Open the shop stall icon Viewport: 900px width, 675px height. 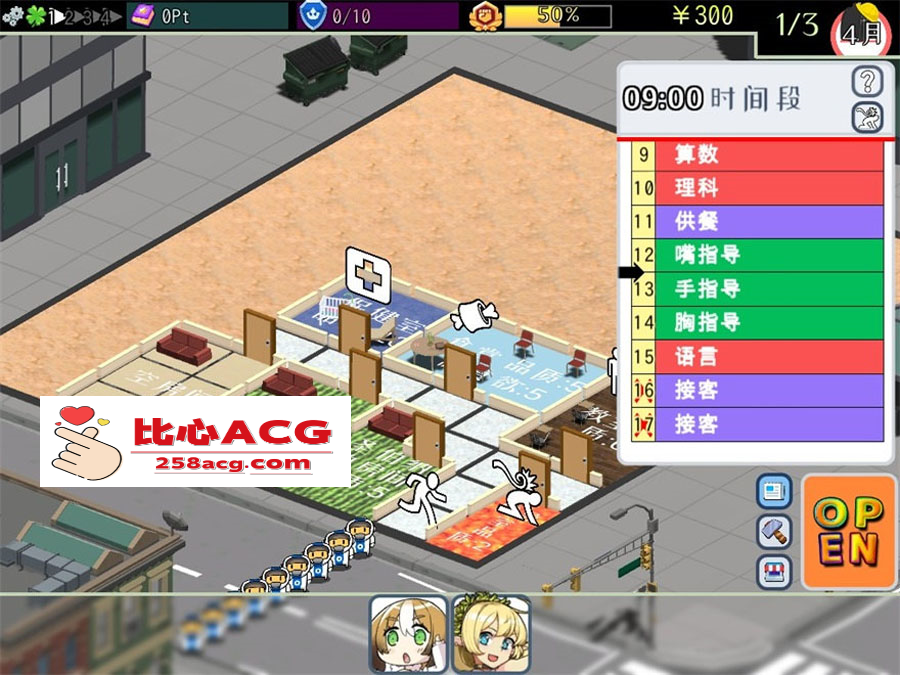click(775, 571)
